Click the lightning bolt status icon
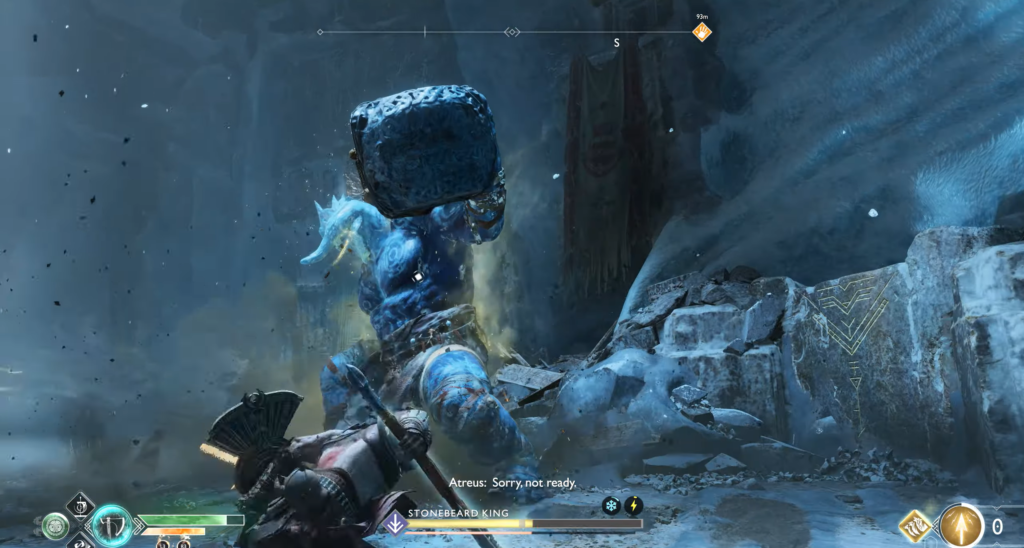The height and width of the screenshot is (548, 1024). 633,506
